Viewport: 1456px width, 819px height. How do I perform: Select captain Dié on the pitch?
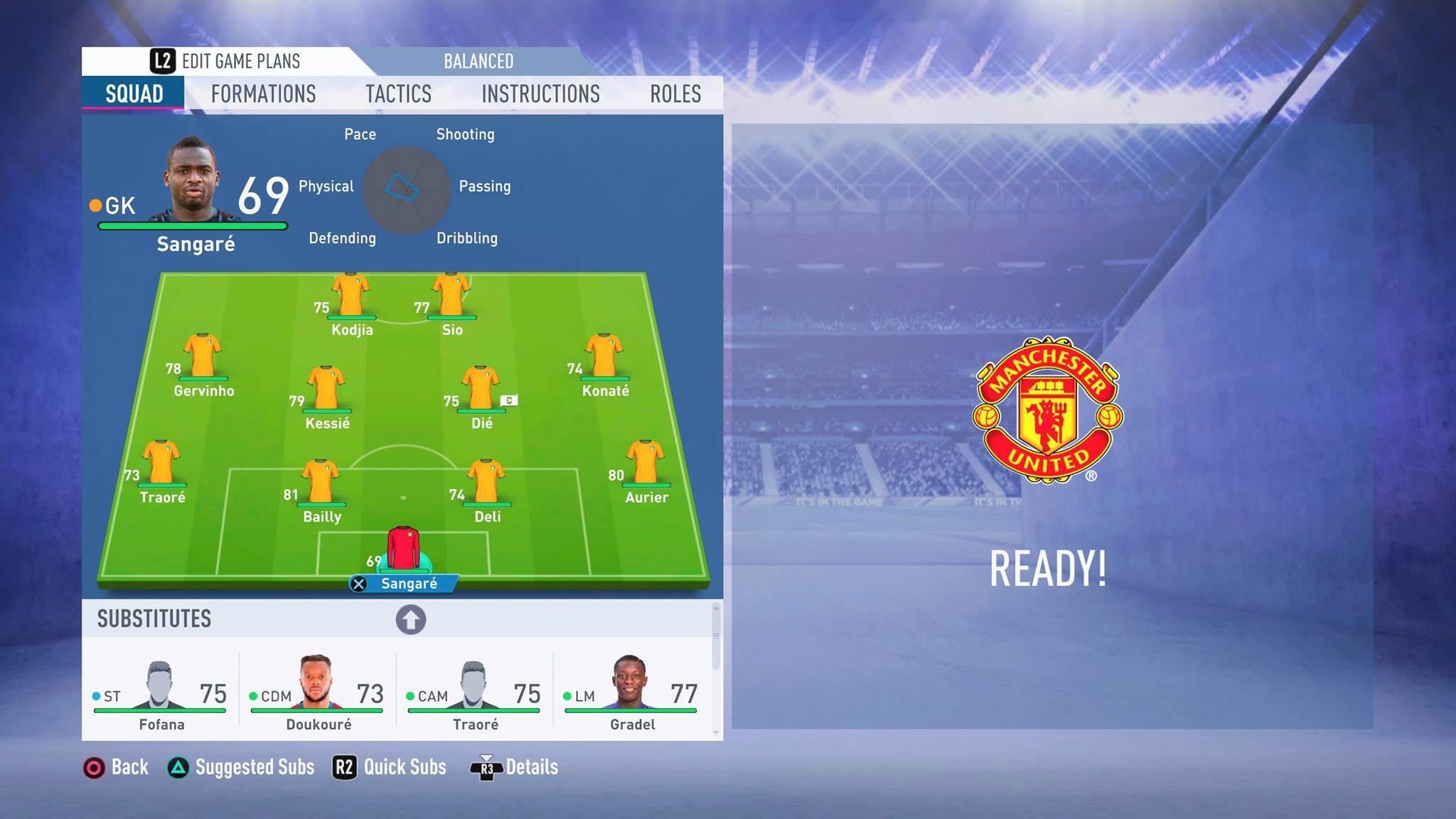pyautogui.click(x=481, y=390)
